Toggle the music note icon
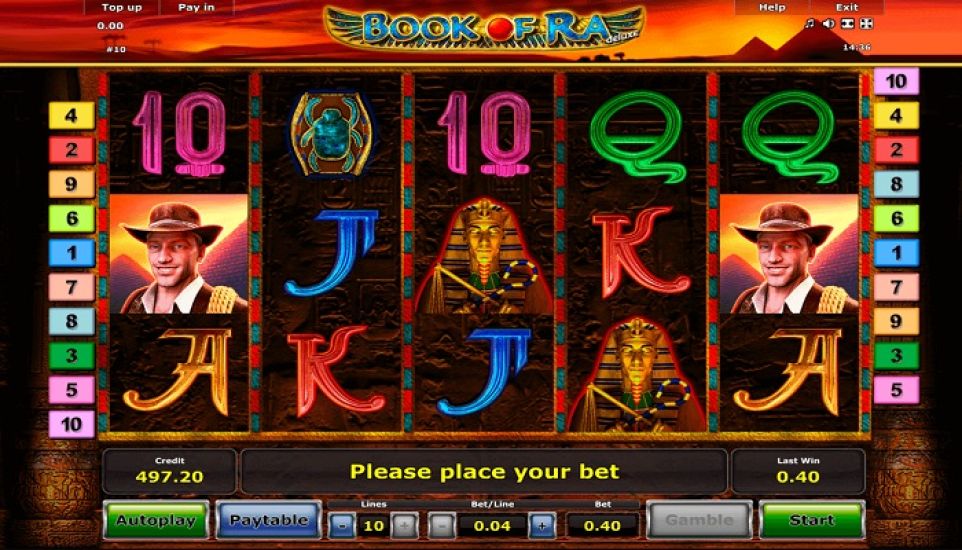Image resolution: width=962 pixels, height=550 pixels. pyautogui.click(x=810, y=23)
